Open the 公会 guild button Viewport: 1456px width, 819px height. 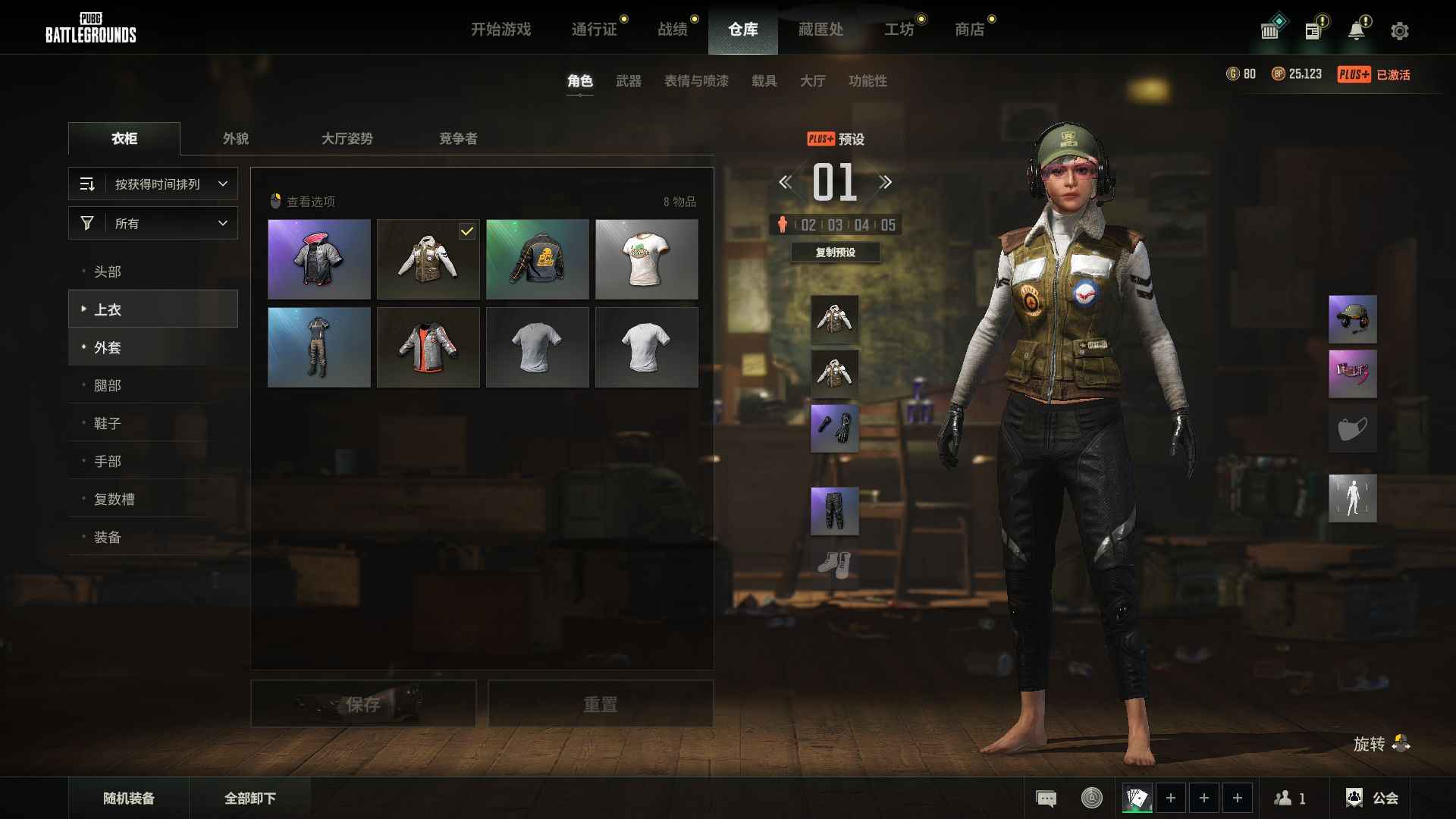[1372, 798]
